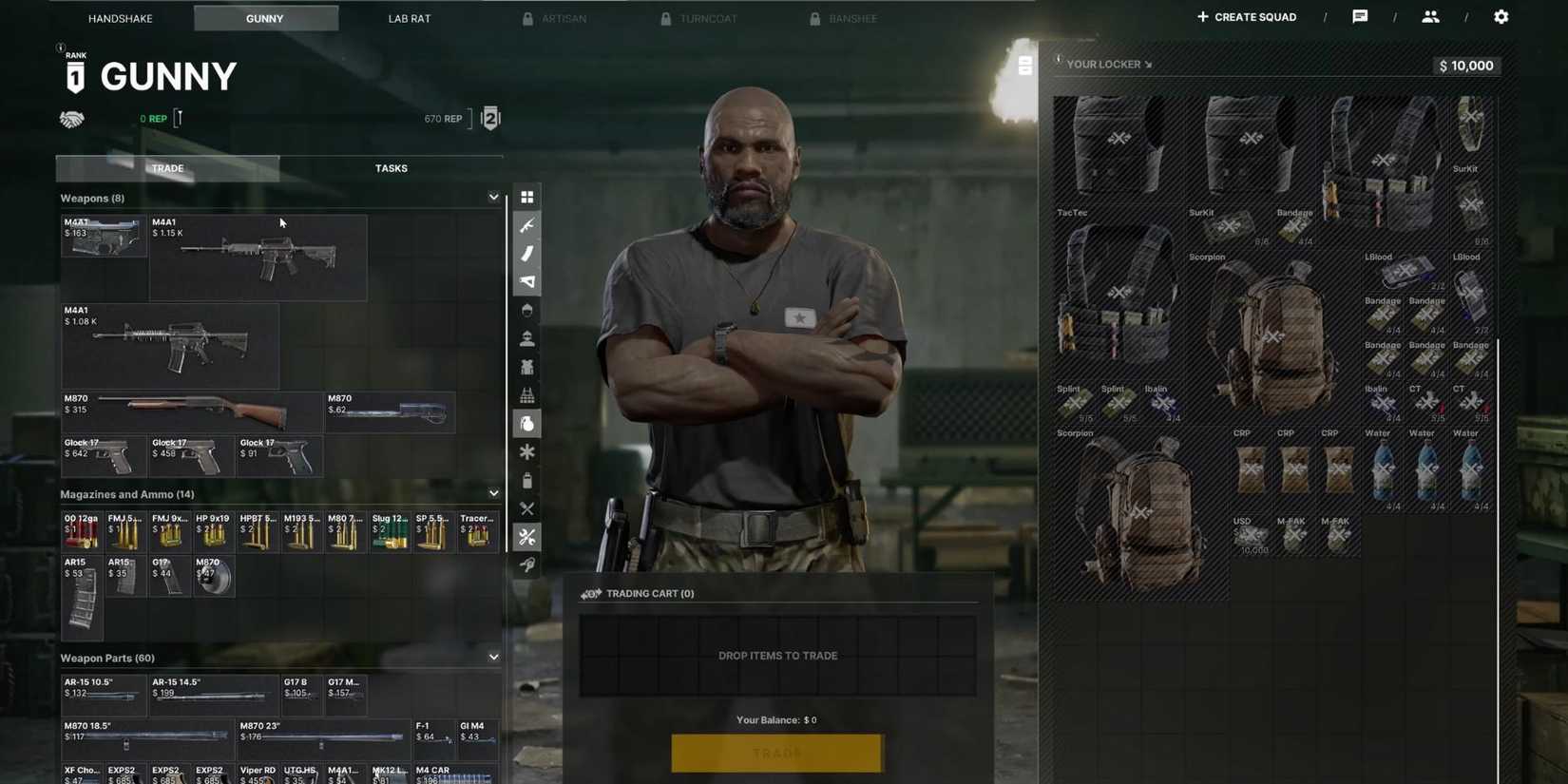Open the friends social icon
Image resolution: width=1568 pixels, height=784 pixels.
point(1429,16)
